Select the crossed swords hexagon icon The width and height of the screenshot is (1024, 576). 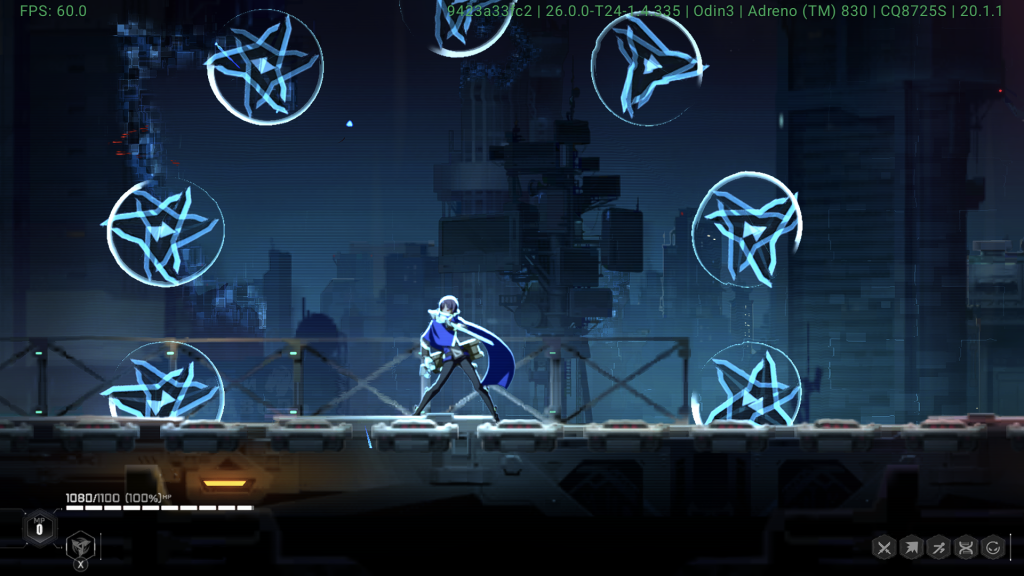click(x=884, y=547)
